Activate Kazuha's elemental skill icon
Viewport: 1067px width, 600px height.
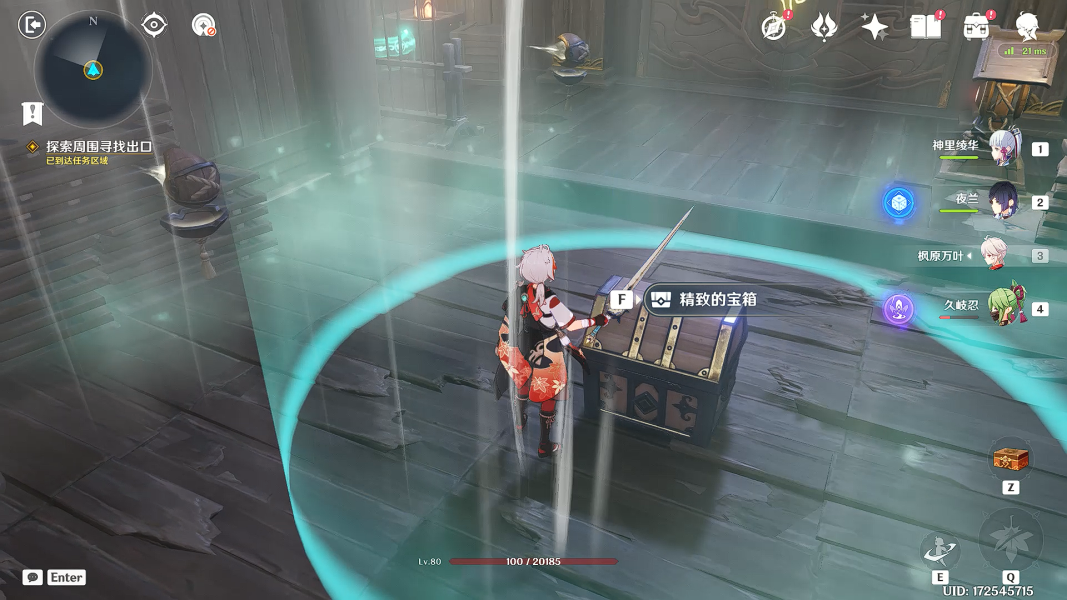pos(940,550)
